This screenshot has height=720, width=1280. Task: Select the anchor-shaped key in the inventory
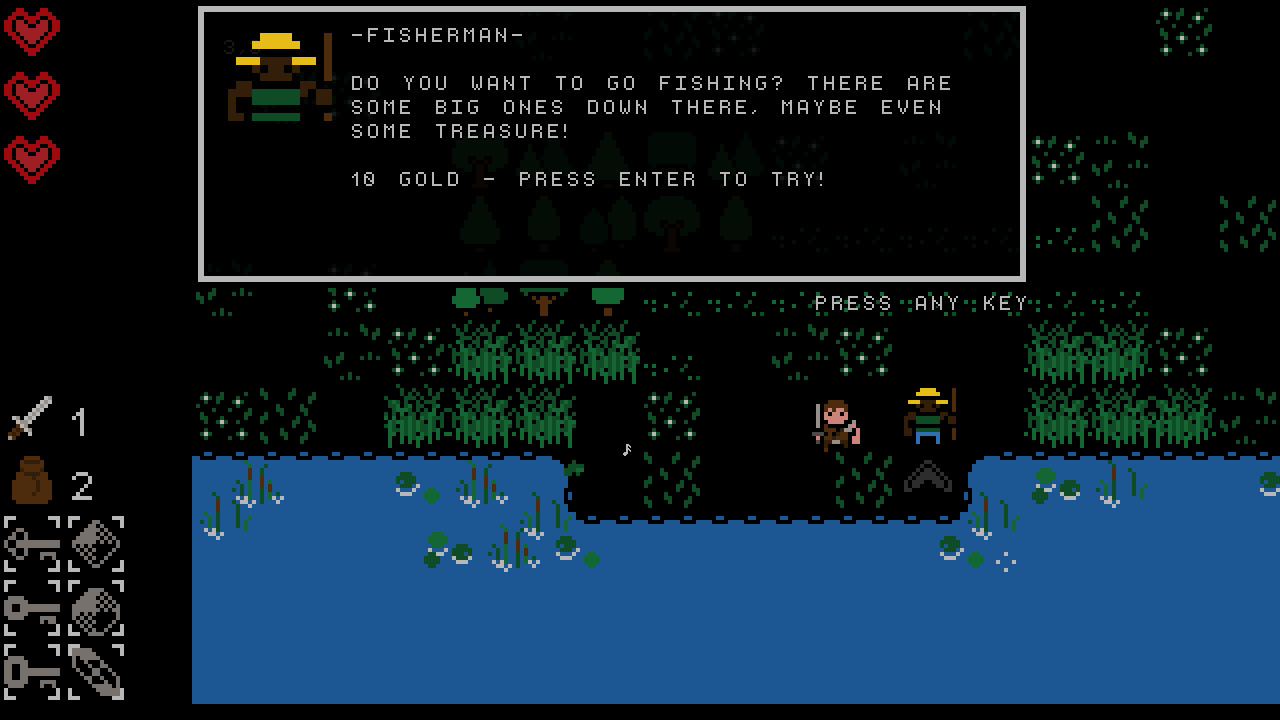tap(30, 545)
